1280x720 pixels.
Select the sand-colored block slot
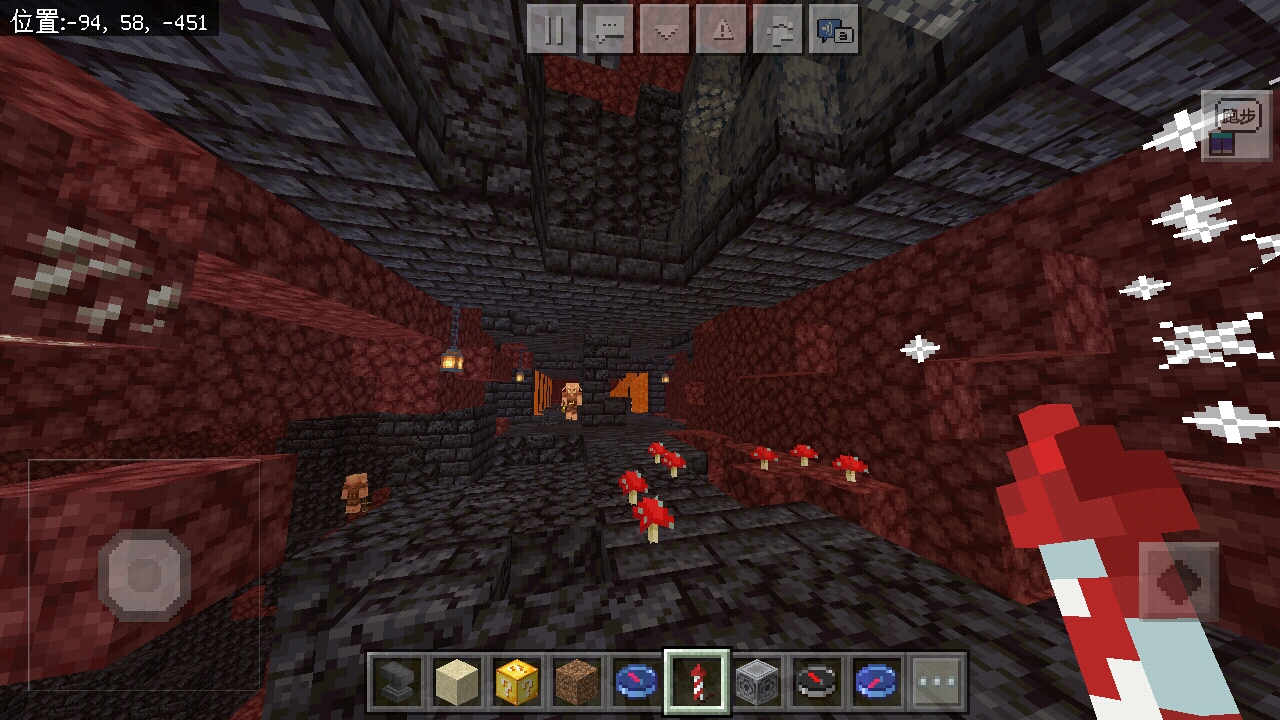coord(456,683)
